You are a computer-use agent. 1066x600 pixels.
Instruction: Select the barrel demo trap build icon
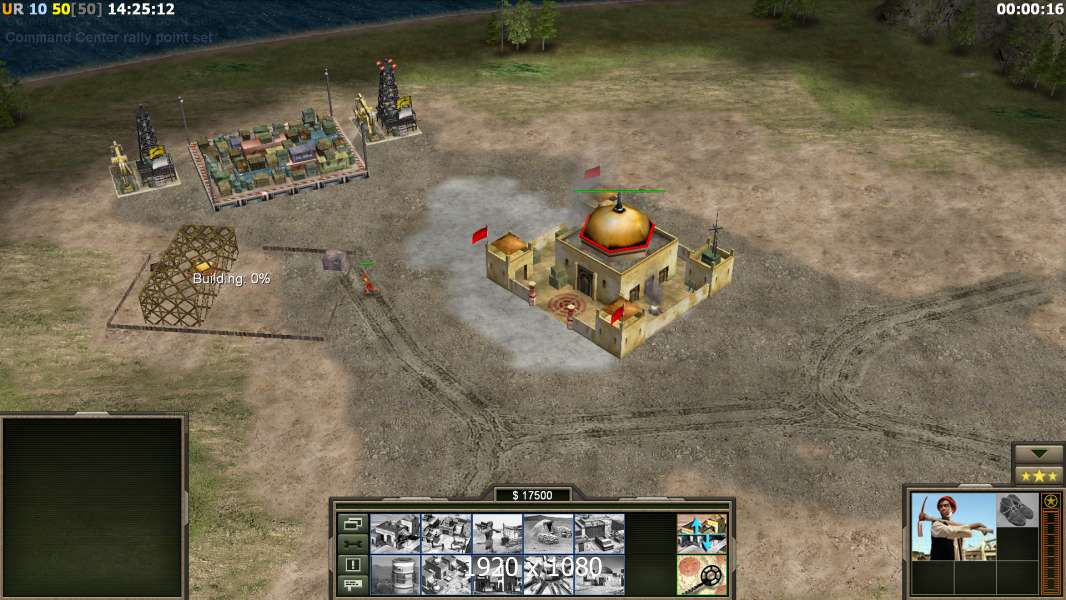[395, 574]
